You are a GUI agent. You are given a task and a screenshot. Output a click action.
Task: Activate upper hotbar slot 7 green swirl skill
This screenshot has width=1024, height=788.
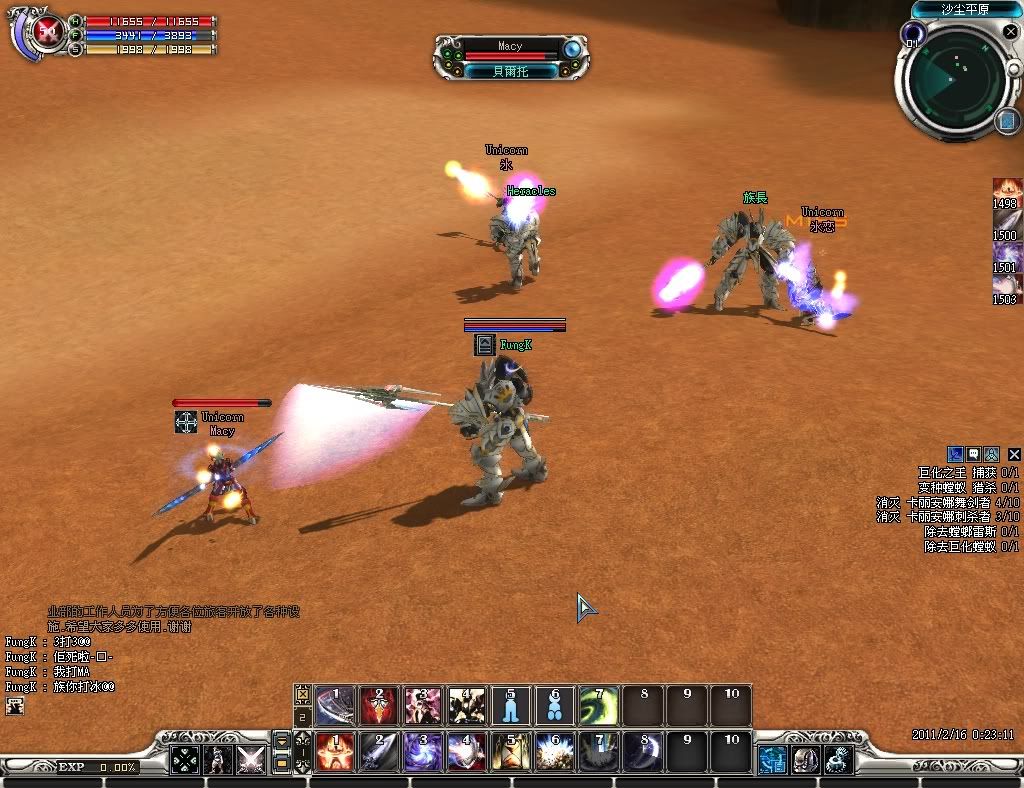(x=598, y=706)
